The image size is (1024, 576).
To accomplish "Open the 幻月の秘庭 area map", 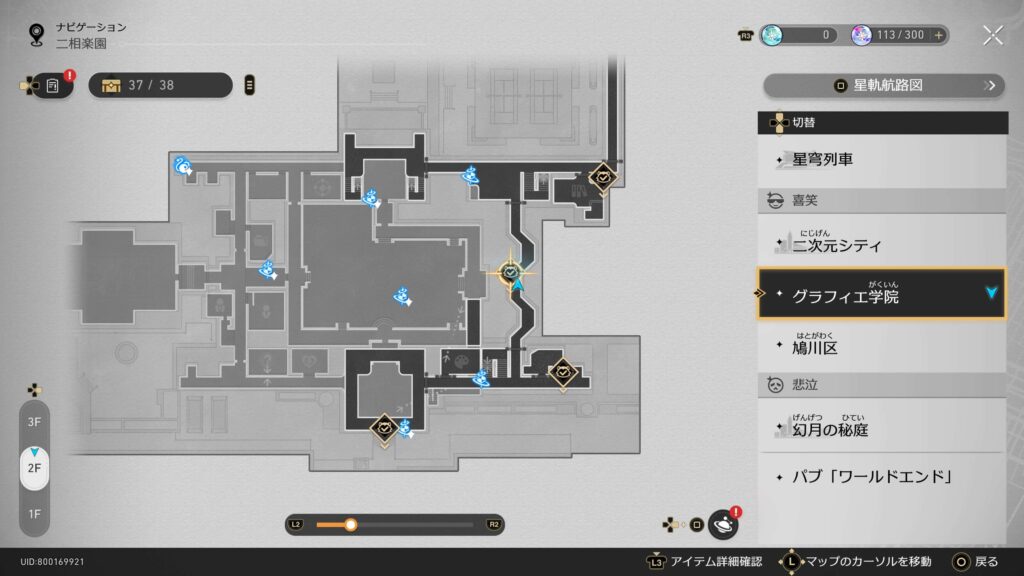I will click(882, 429).
